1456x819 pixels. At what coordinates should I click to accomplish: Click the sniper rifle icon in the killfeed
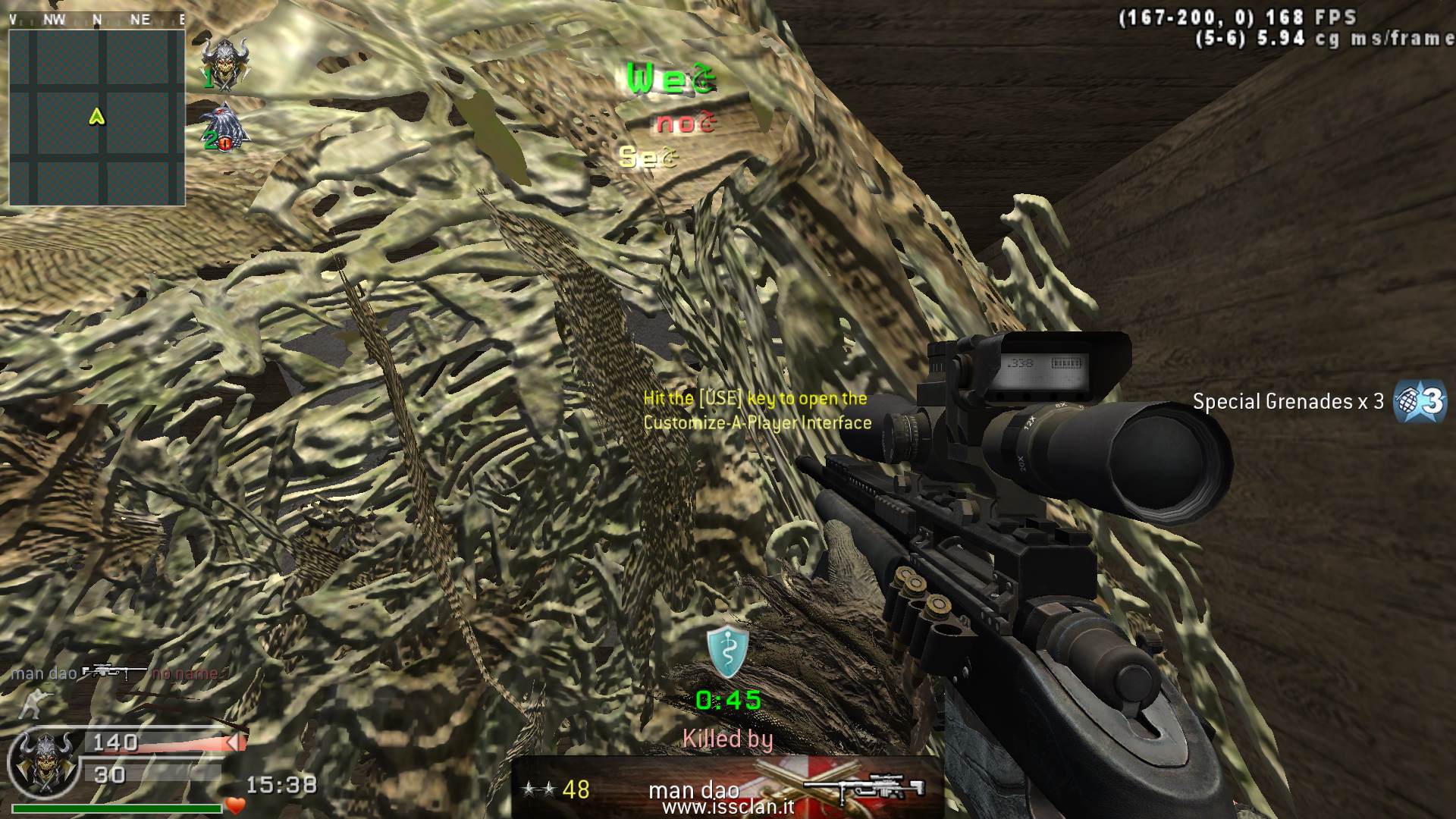114,673
